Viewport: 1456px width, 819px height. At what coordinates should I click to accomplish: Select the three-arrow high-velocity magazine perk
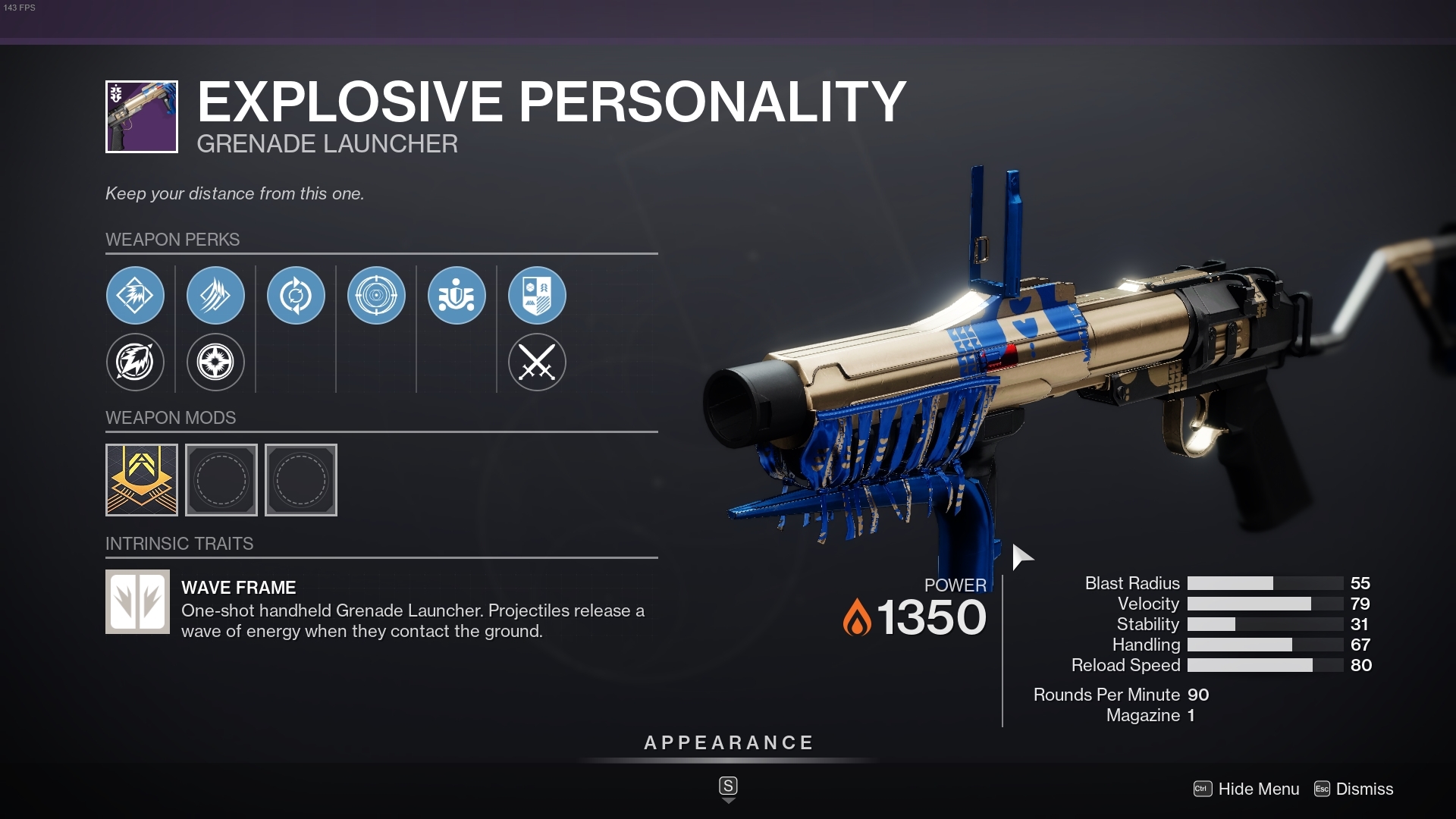coord(215,296)
